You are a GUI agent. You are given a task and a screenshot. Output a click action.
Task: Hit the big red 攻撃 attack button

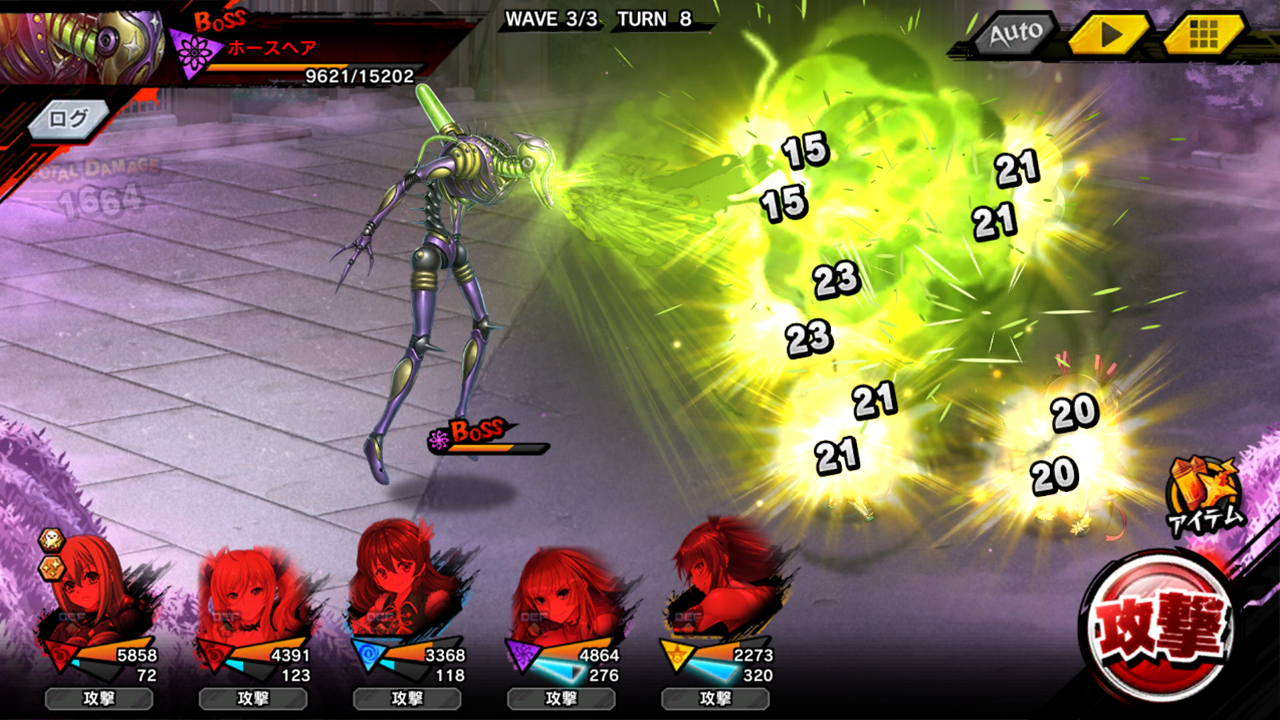[1162, 627]
